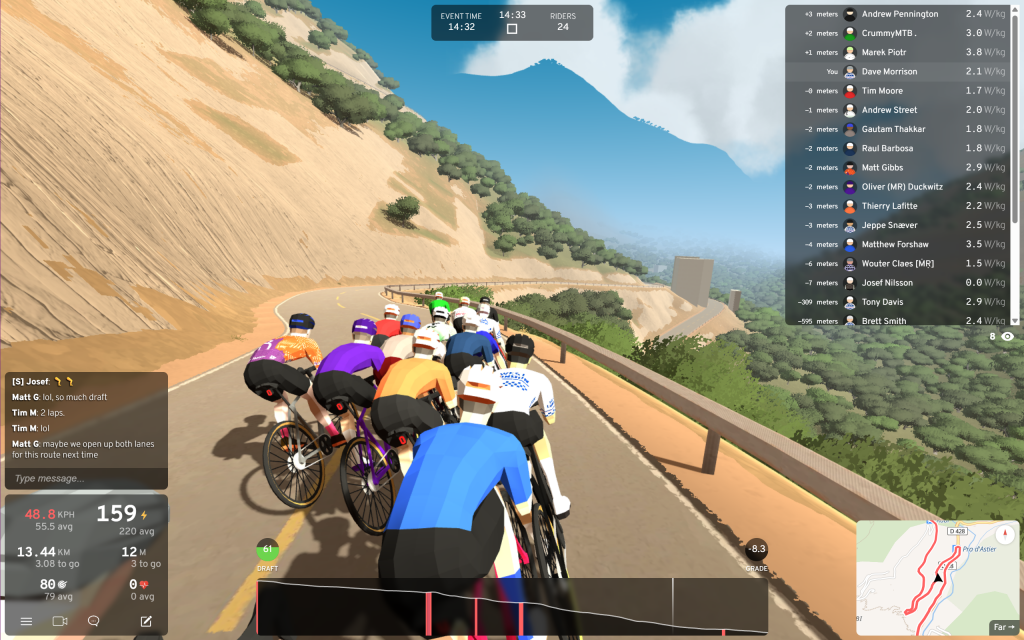Viewport: 1024px width, 640px height.
Task: Click the edit pencil icon in stats panel
Action: 146,621
